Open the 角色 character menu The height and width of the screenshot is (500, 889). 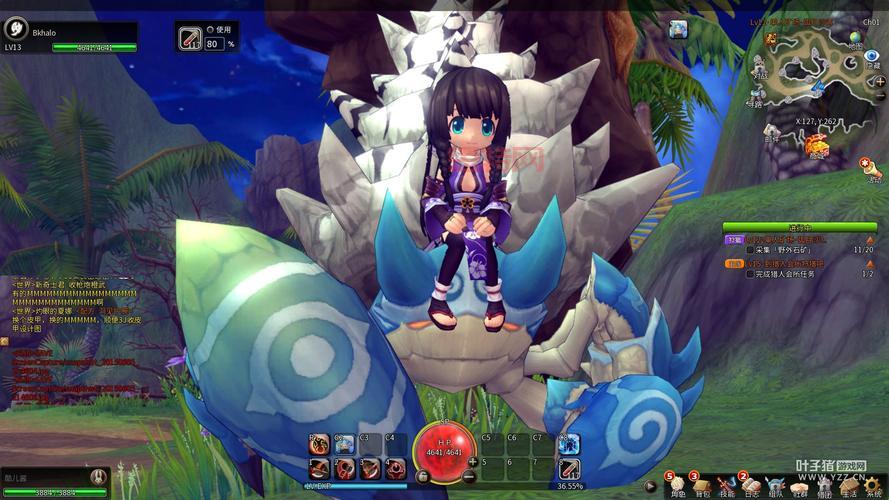pos(678,485)
